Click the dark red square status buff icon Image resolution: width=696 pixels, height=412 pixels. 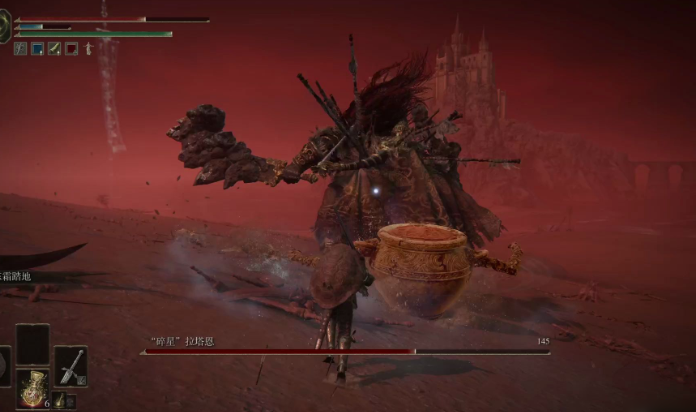[x=71, y=48]
